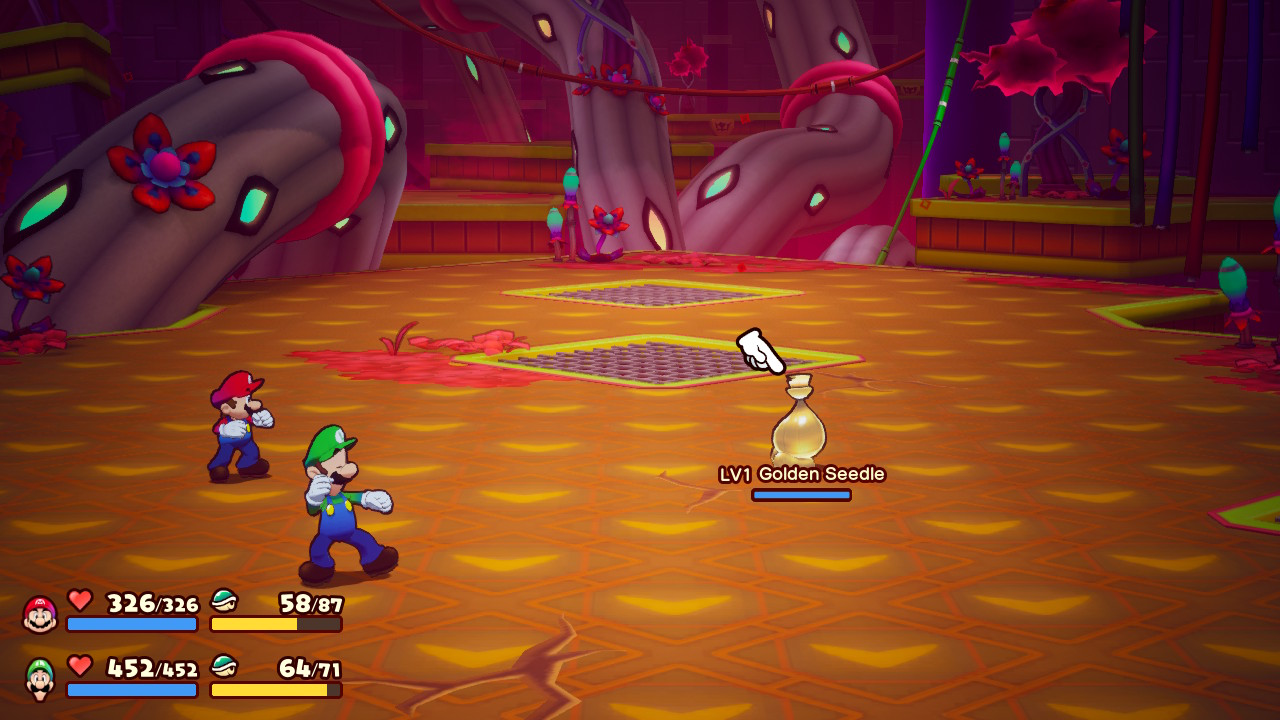
Task: Click Luigi's portrait icon
Action: click(x=40, y=677)
